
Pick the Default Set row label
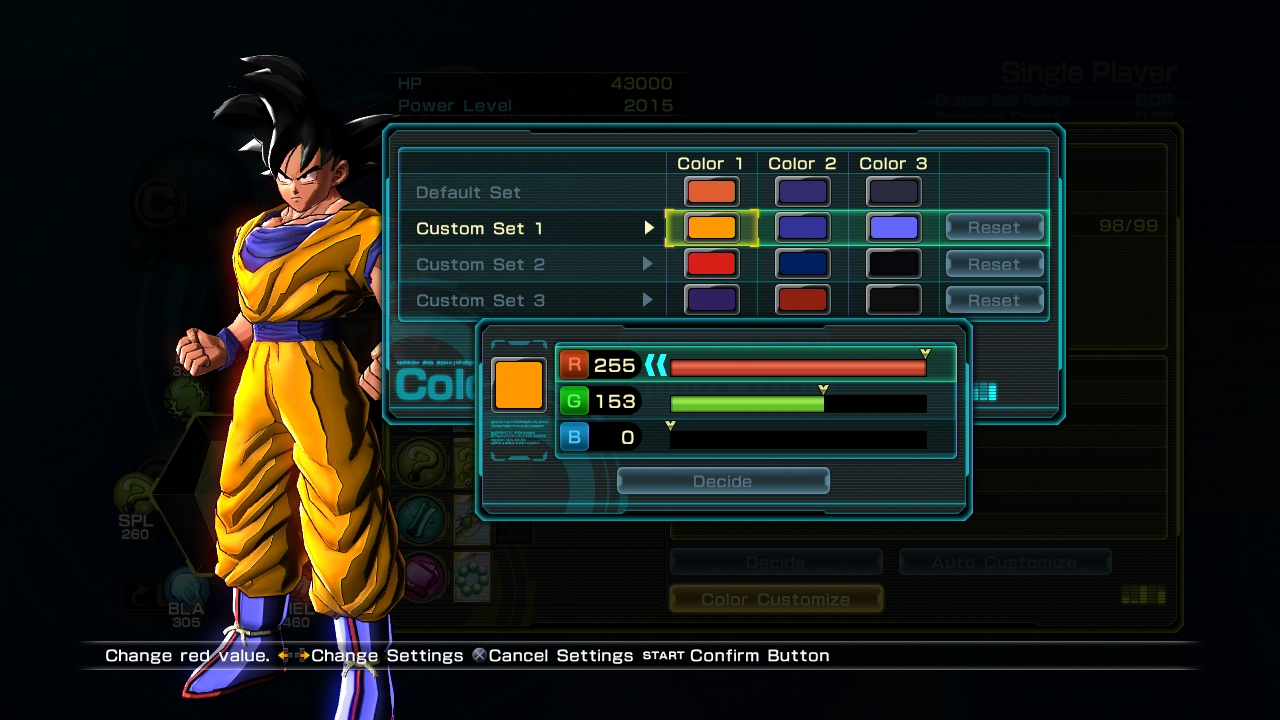click(468, 193)
